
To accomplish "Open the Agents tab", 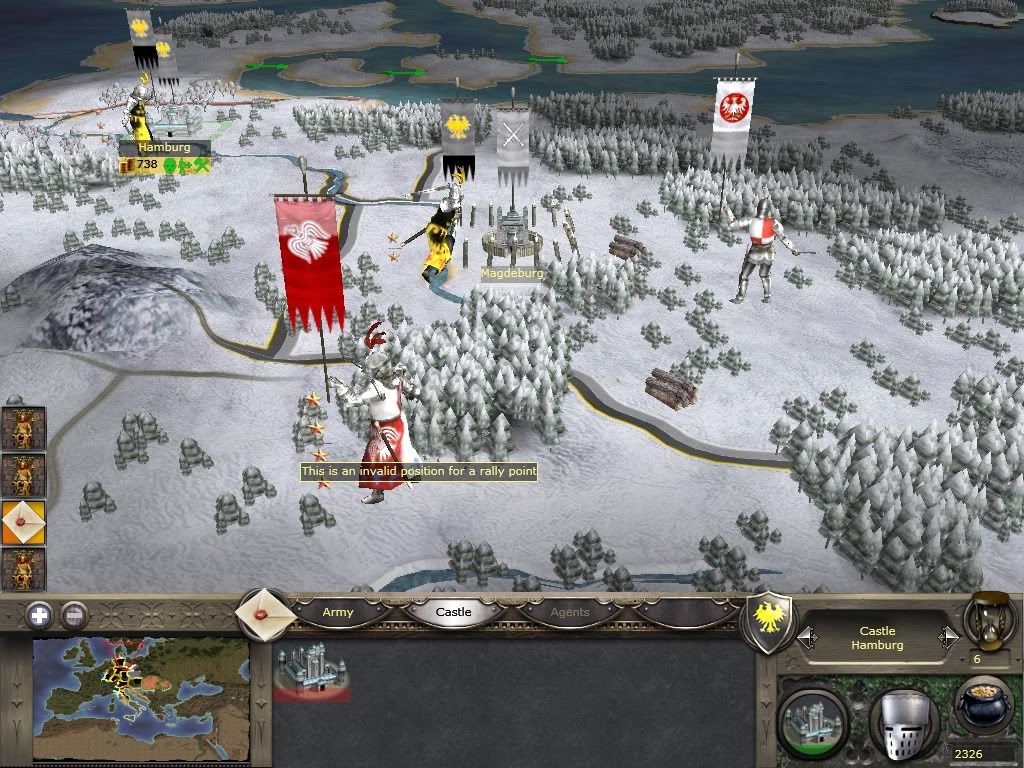I will point(570,612).
